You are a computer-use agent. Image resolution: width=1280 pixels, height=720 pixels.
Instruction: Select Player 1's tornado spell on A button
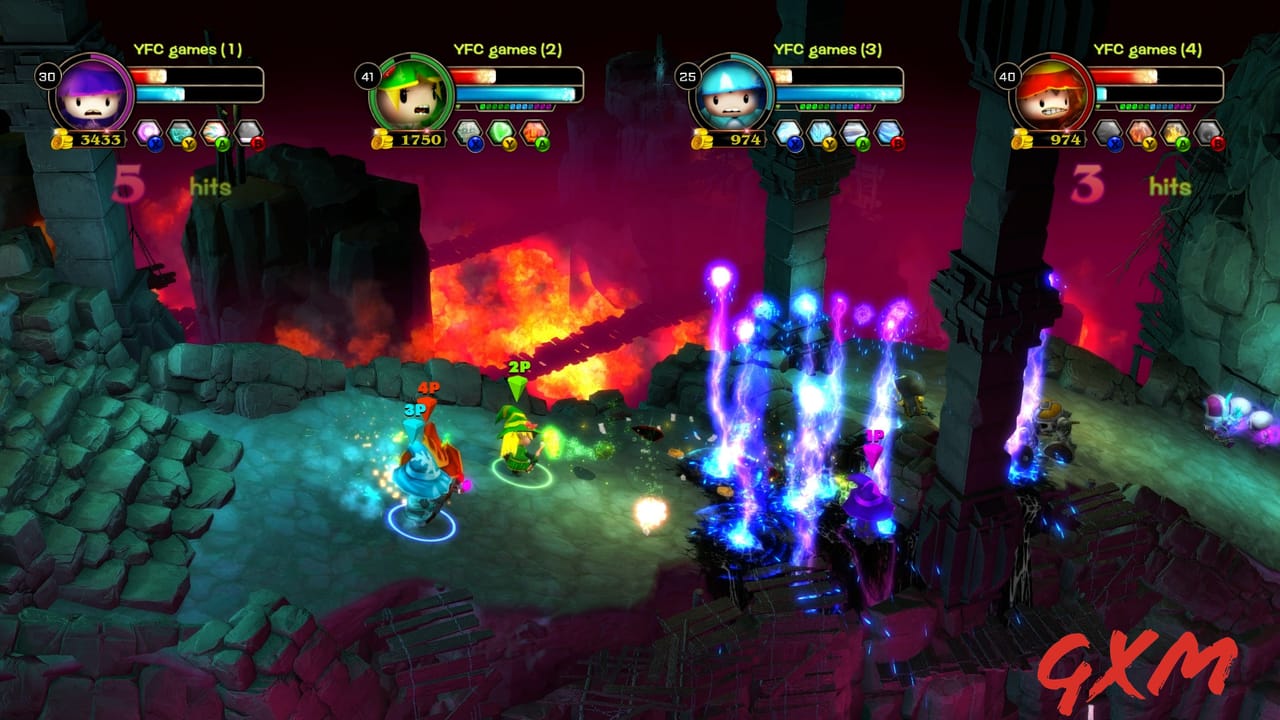coord(216,130)
